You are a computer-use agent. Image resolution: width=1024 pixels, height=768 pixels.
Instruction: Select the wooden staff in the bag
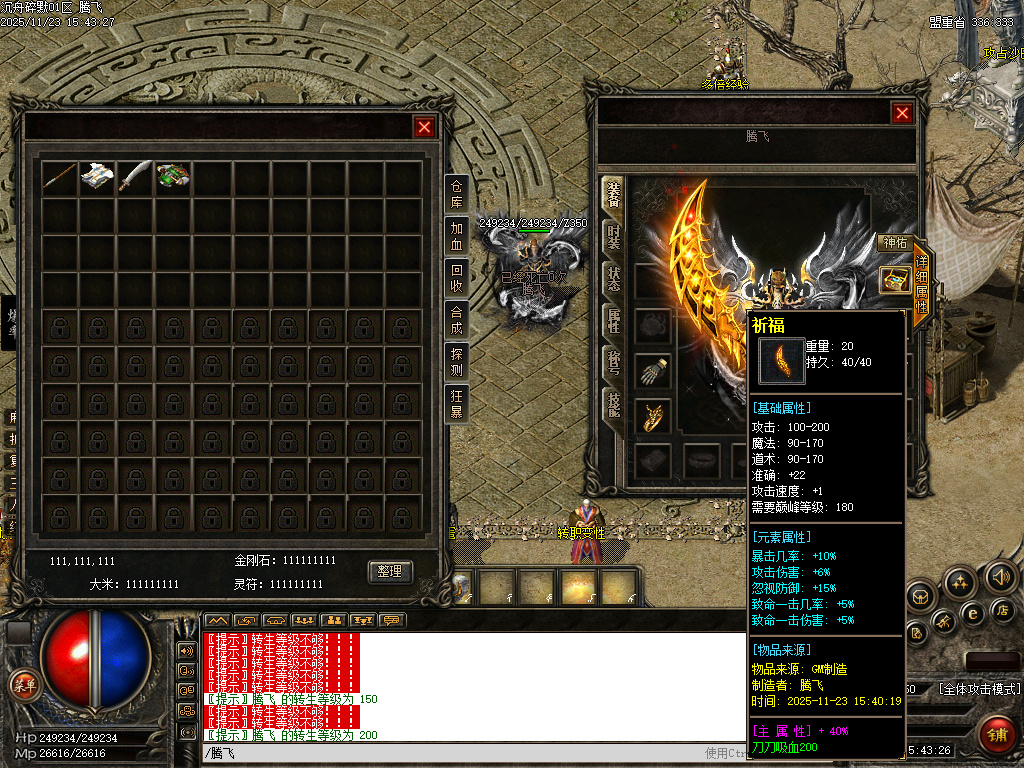[x=59, y=178]
